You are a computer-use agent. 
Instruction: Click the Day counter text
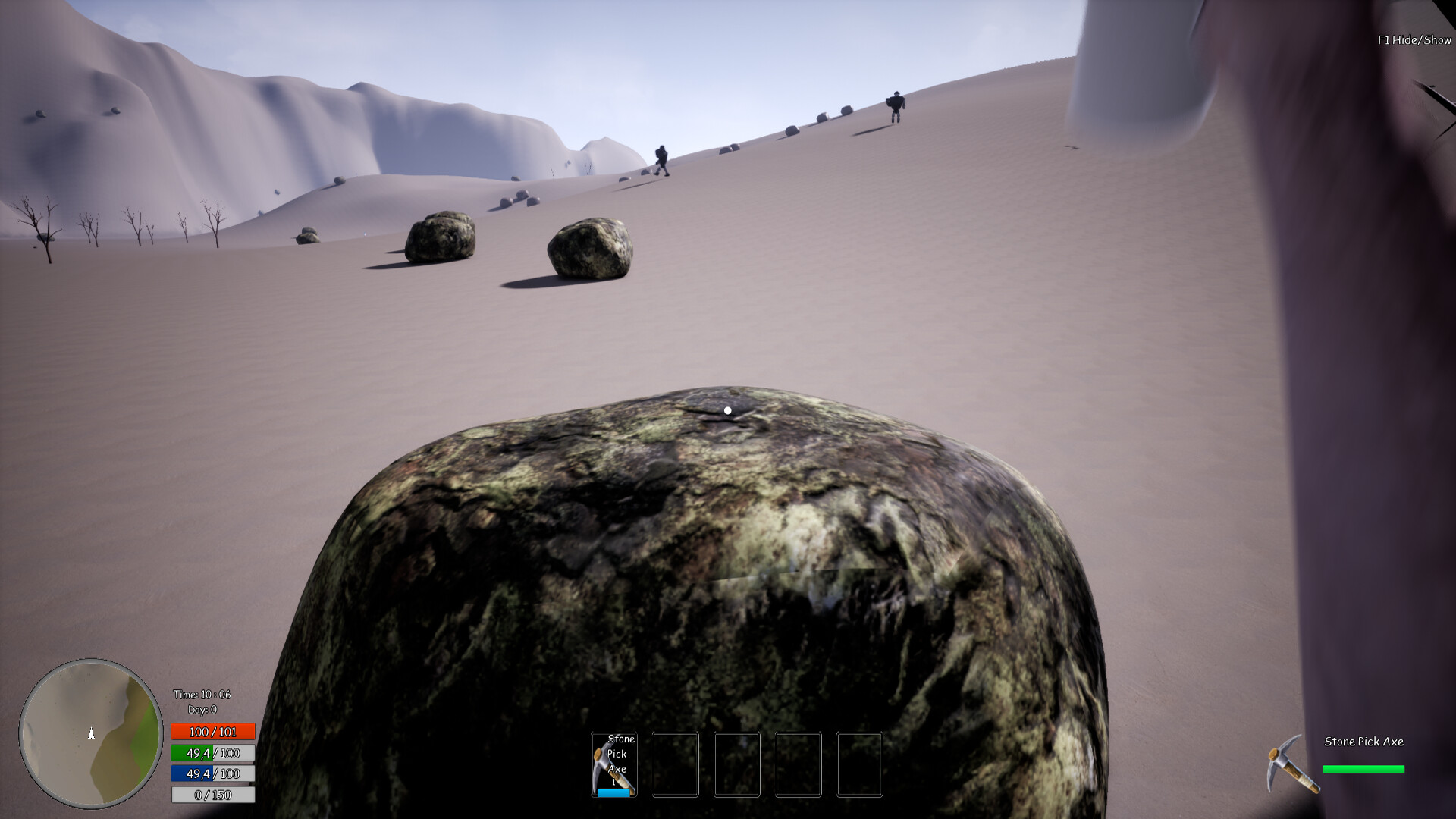coord(202,709)
